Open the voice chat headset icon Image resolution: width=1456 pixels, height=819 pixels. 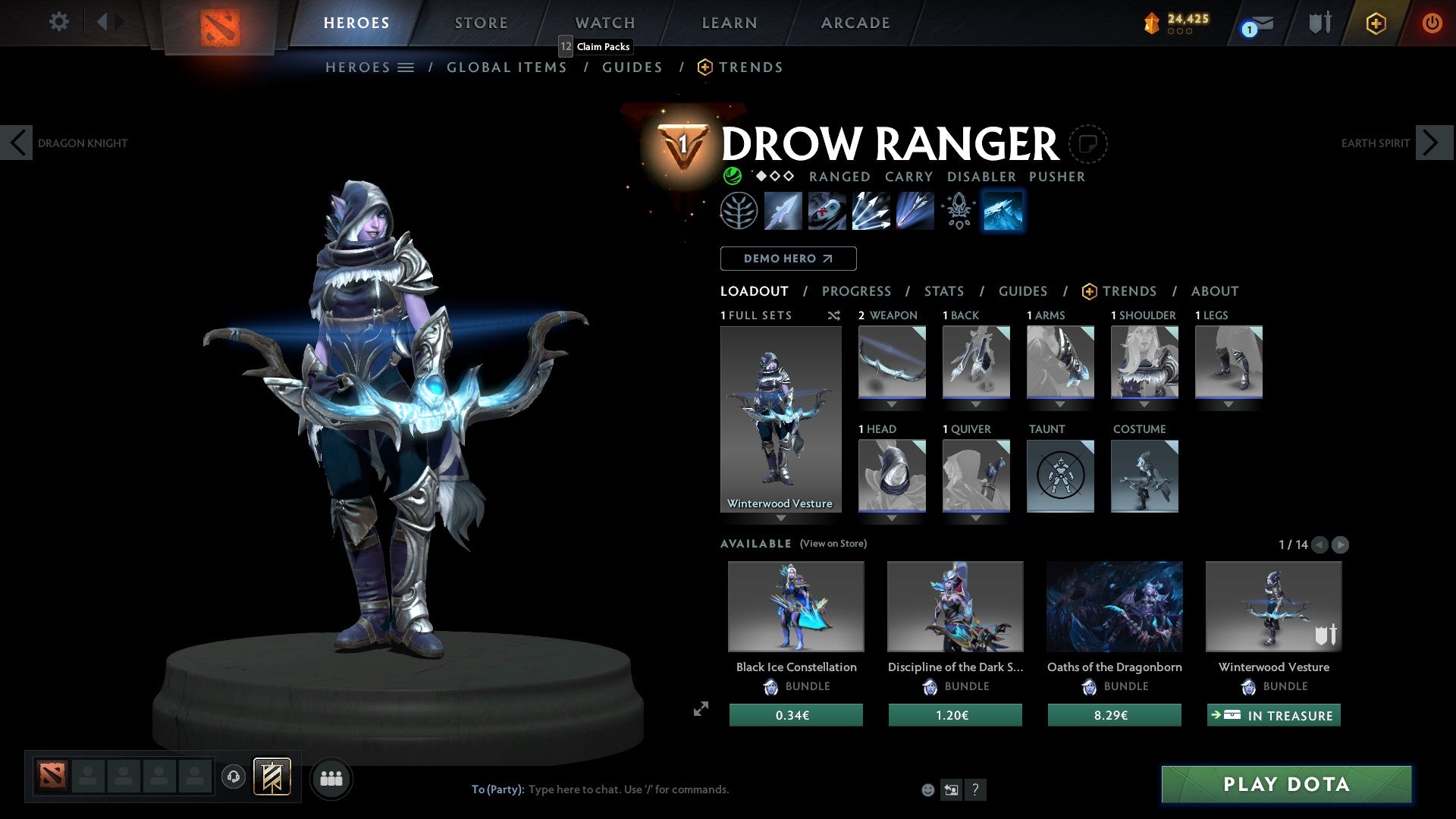[233, 778]
